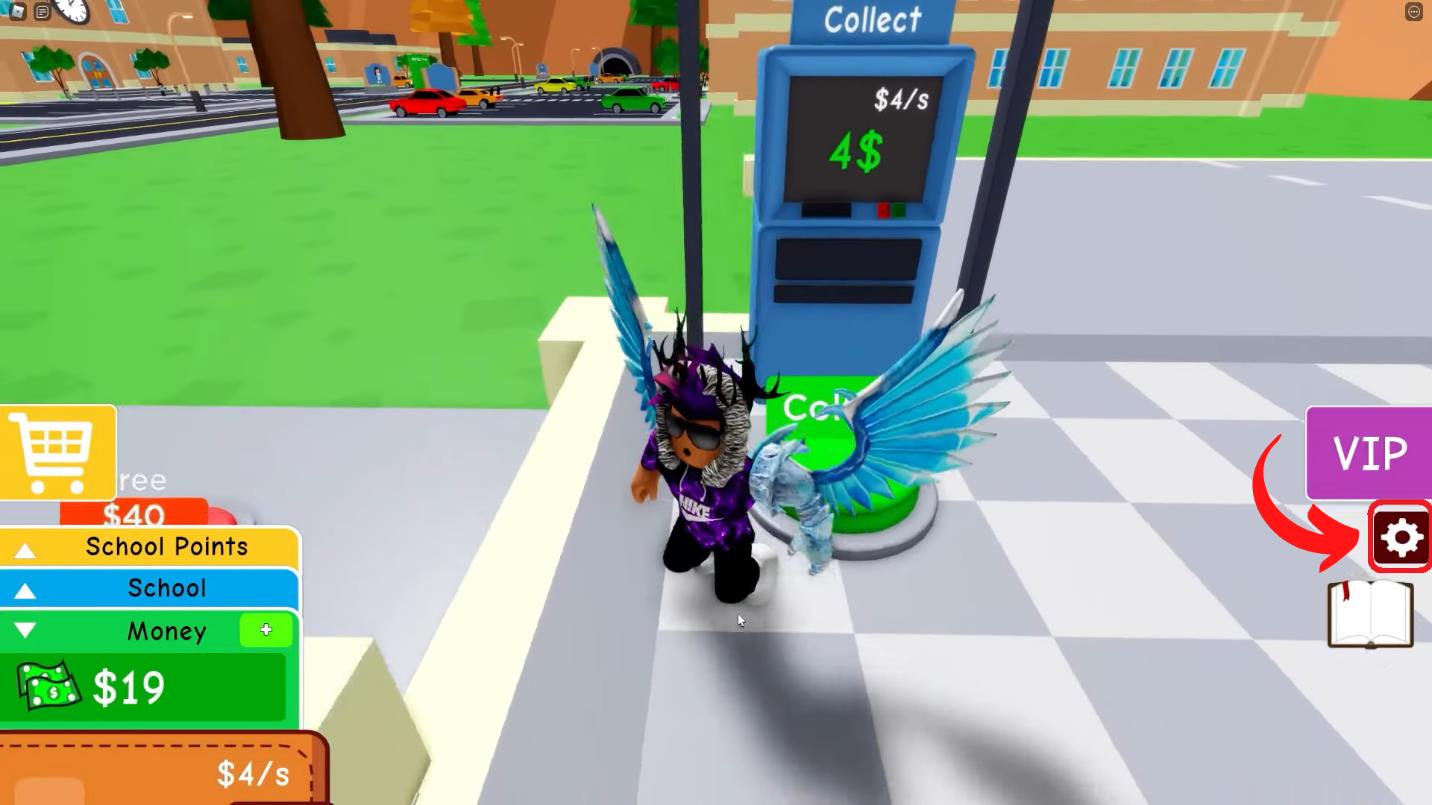Open the highlighted settings gear icon
The image size is (1432, 805).
click(x=1399, y=537)
